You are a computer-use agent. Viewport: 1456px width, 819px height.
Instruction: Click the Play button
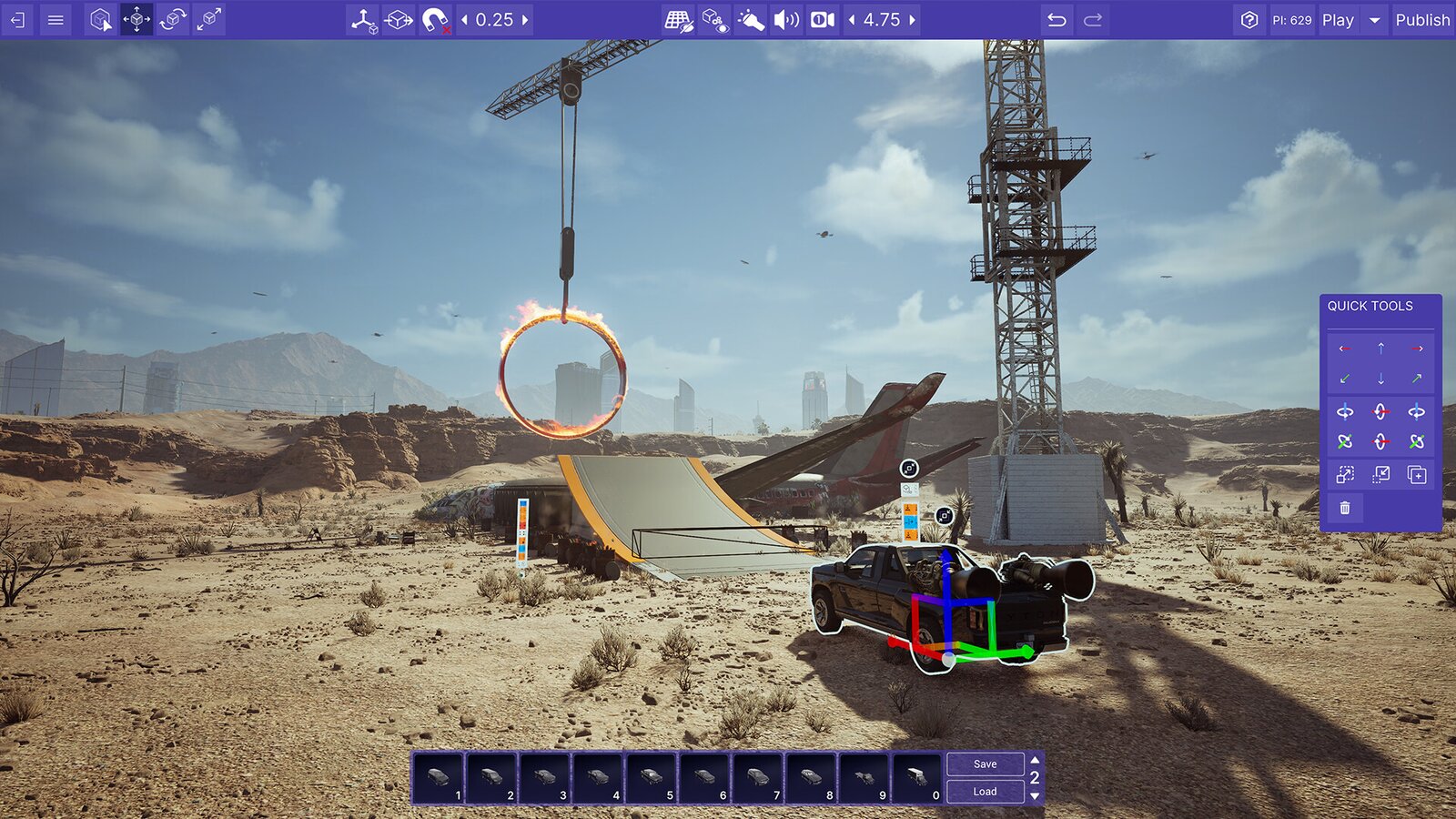coord(1338,19)
